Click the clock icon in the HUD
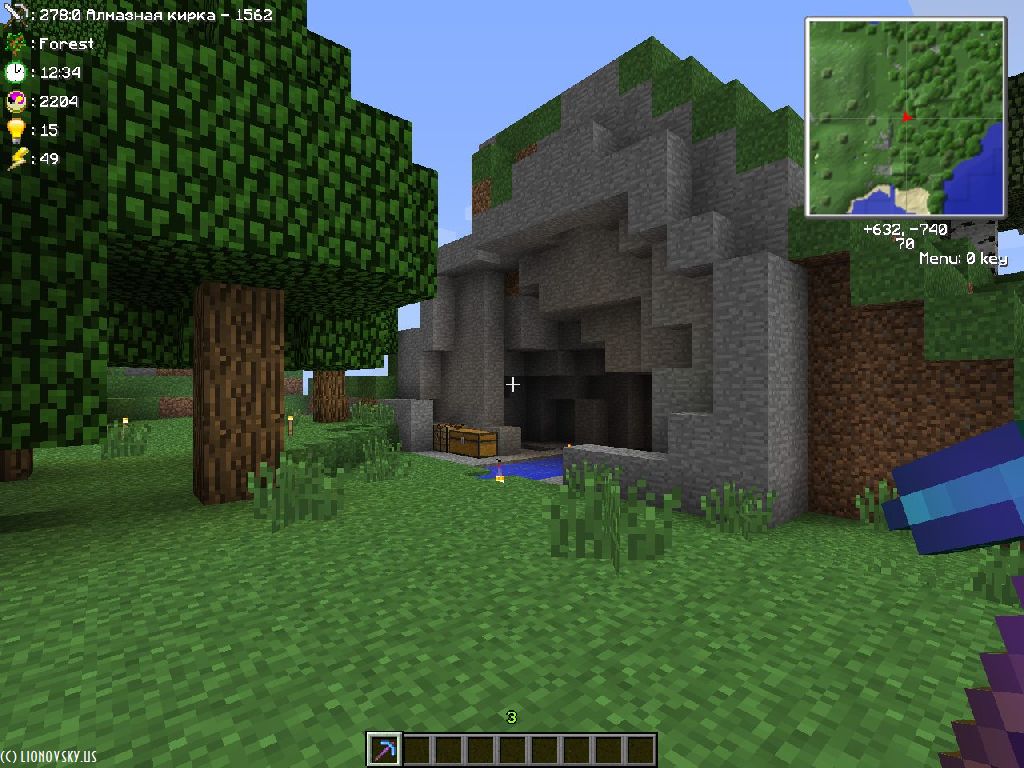This screenshot has width=1024, height=768. [15, 72]
